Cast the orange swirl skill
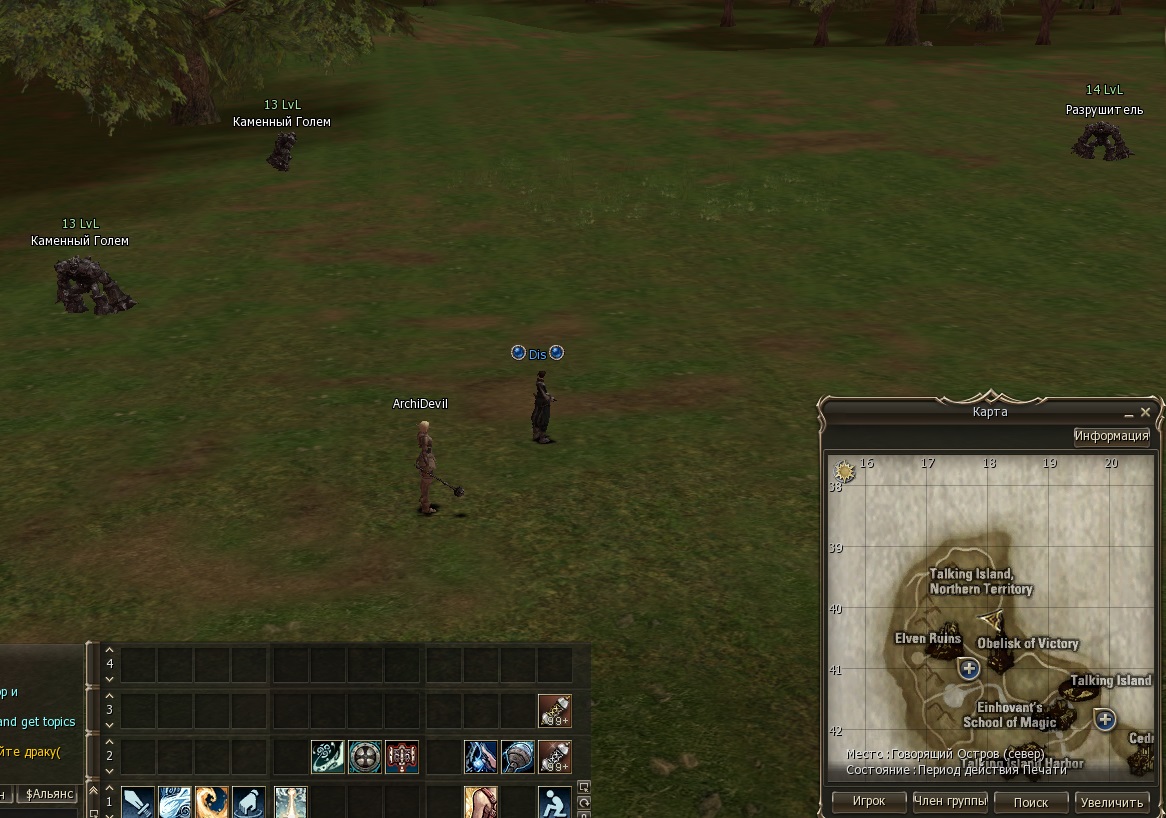Viewport: 1166px width, 818px height. tap(212, 802)
